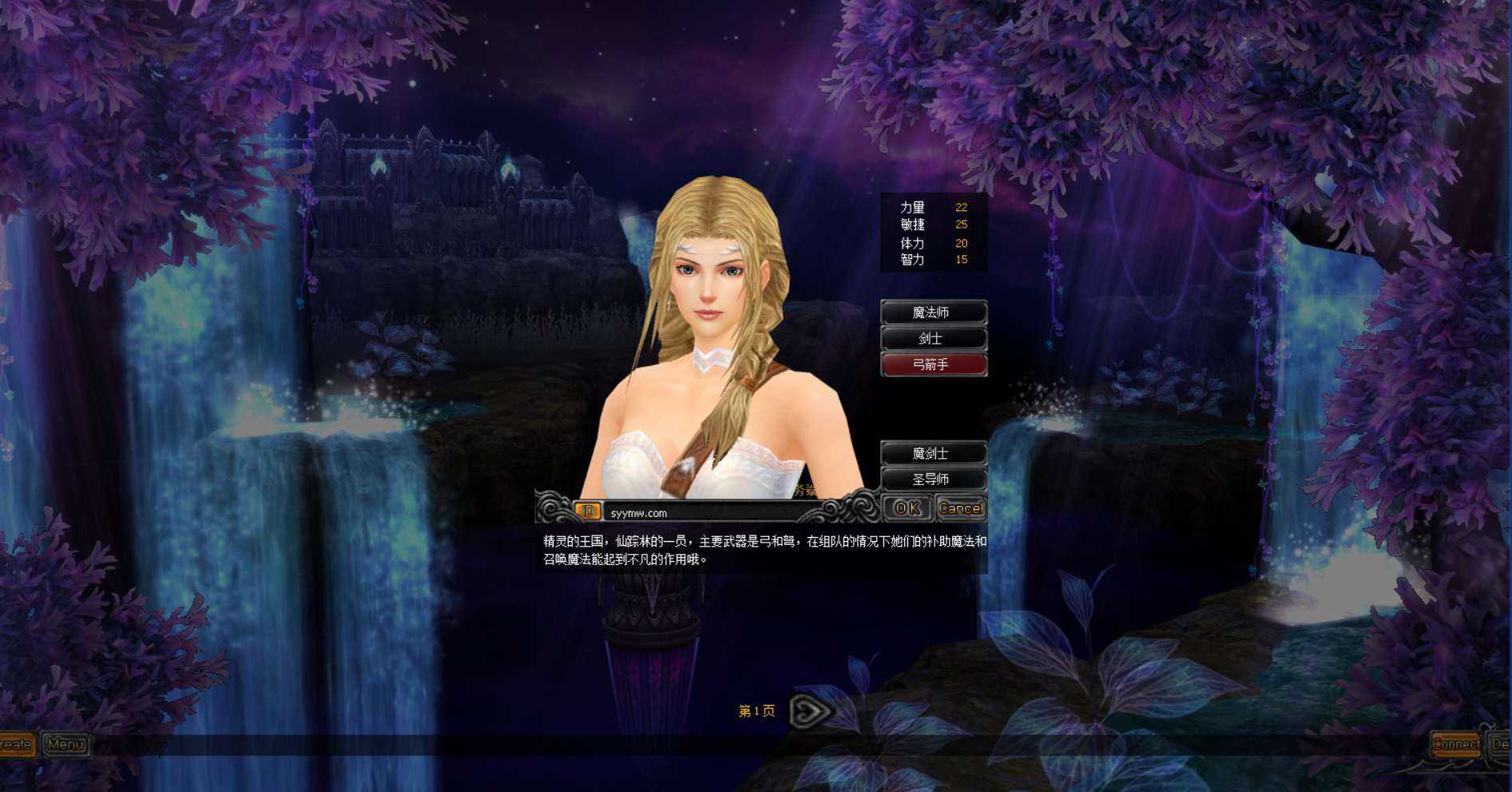The width and height of the screenshot is (1512, 792).
Task: Click the Connect button
Action: (1457, 744)
